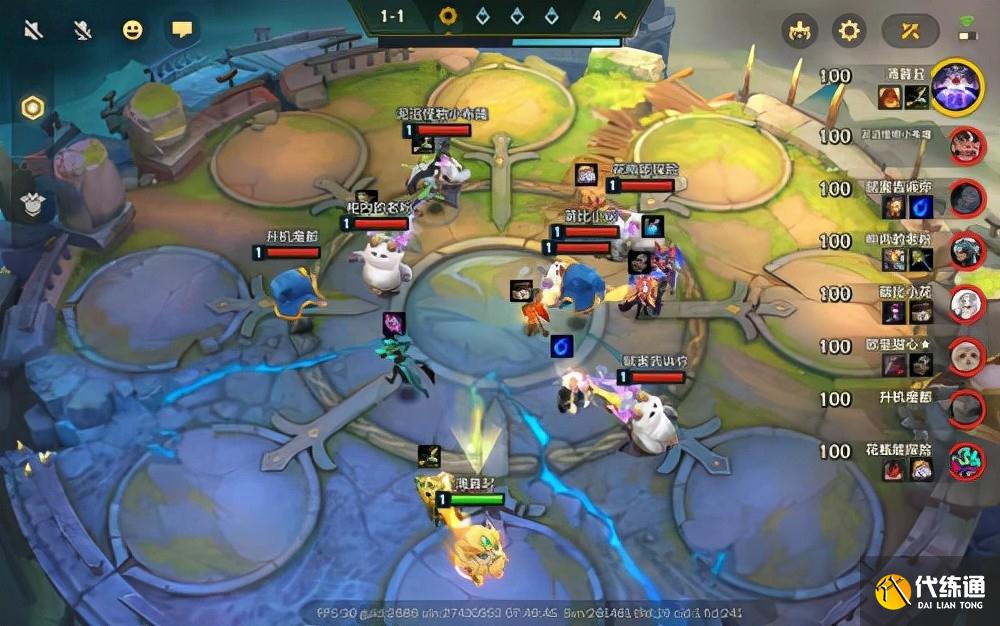The height and width of the screenshot is (626, 1000).
Task: Open the gold hexagon panel on left
Action: [x=33, y=108]
